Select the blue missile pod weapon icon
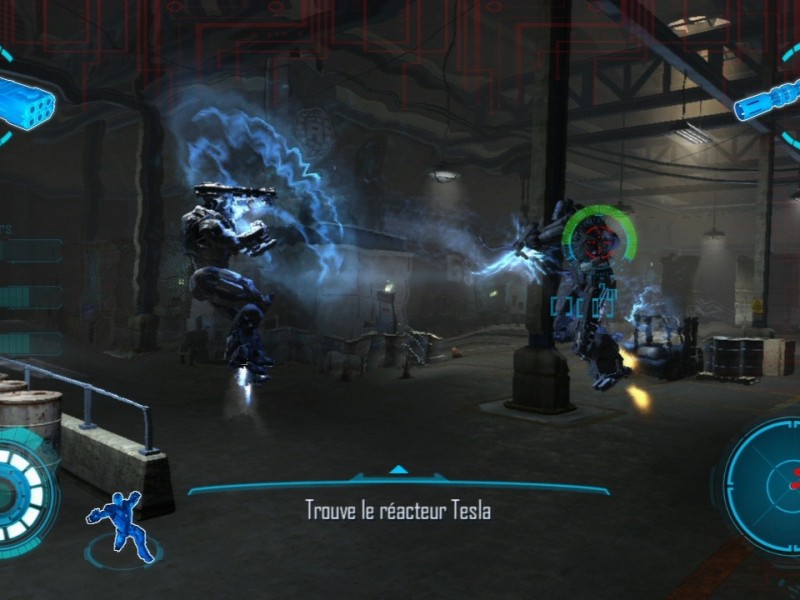The width and height of the screenshot is (800, 600). [23, 98]
